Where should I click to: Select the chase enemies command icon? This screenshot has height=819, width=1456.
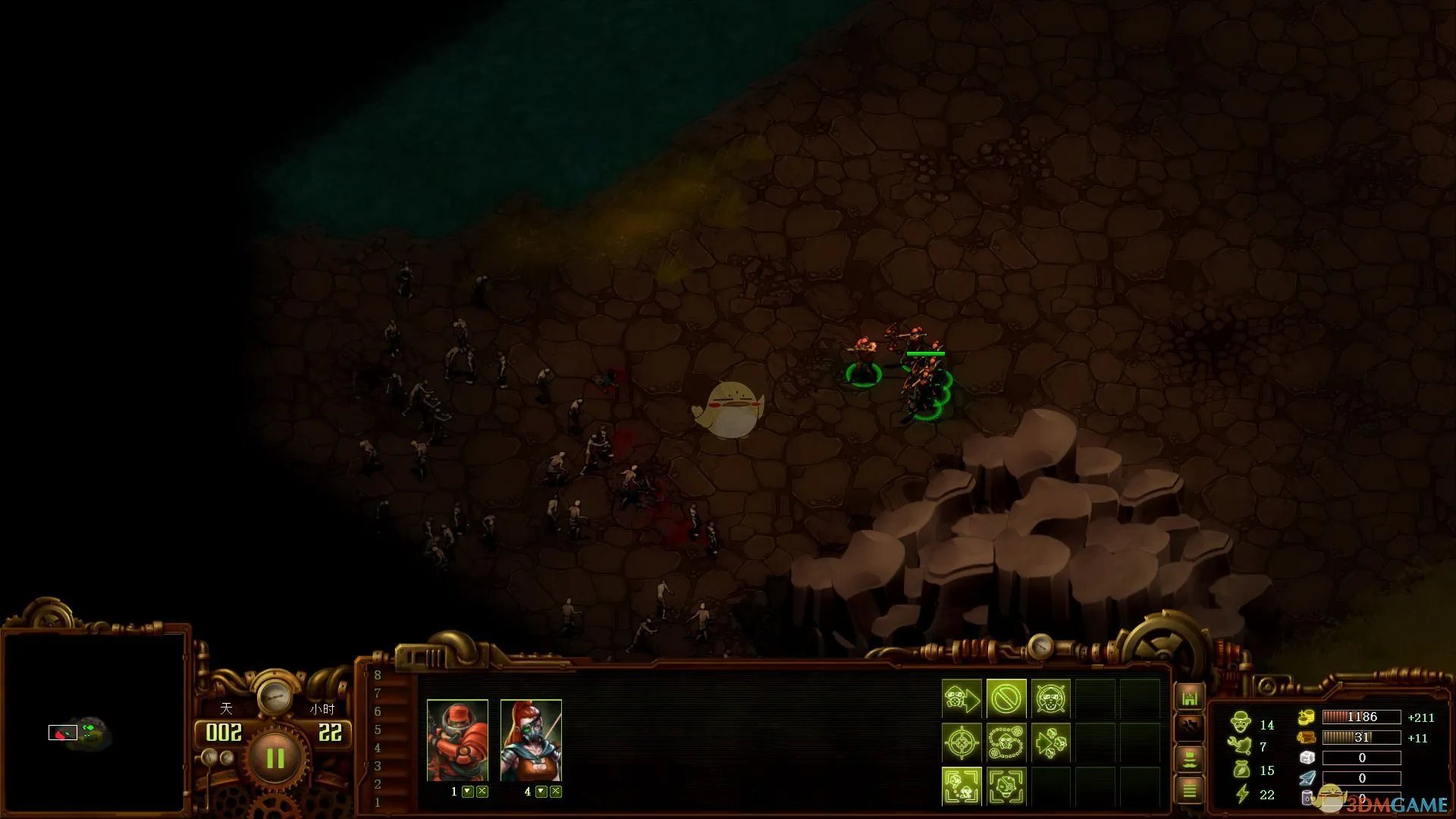(1051, 742)
